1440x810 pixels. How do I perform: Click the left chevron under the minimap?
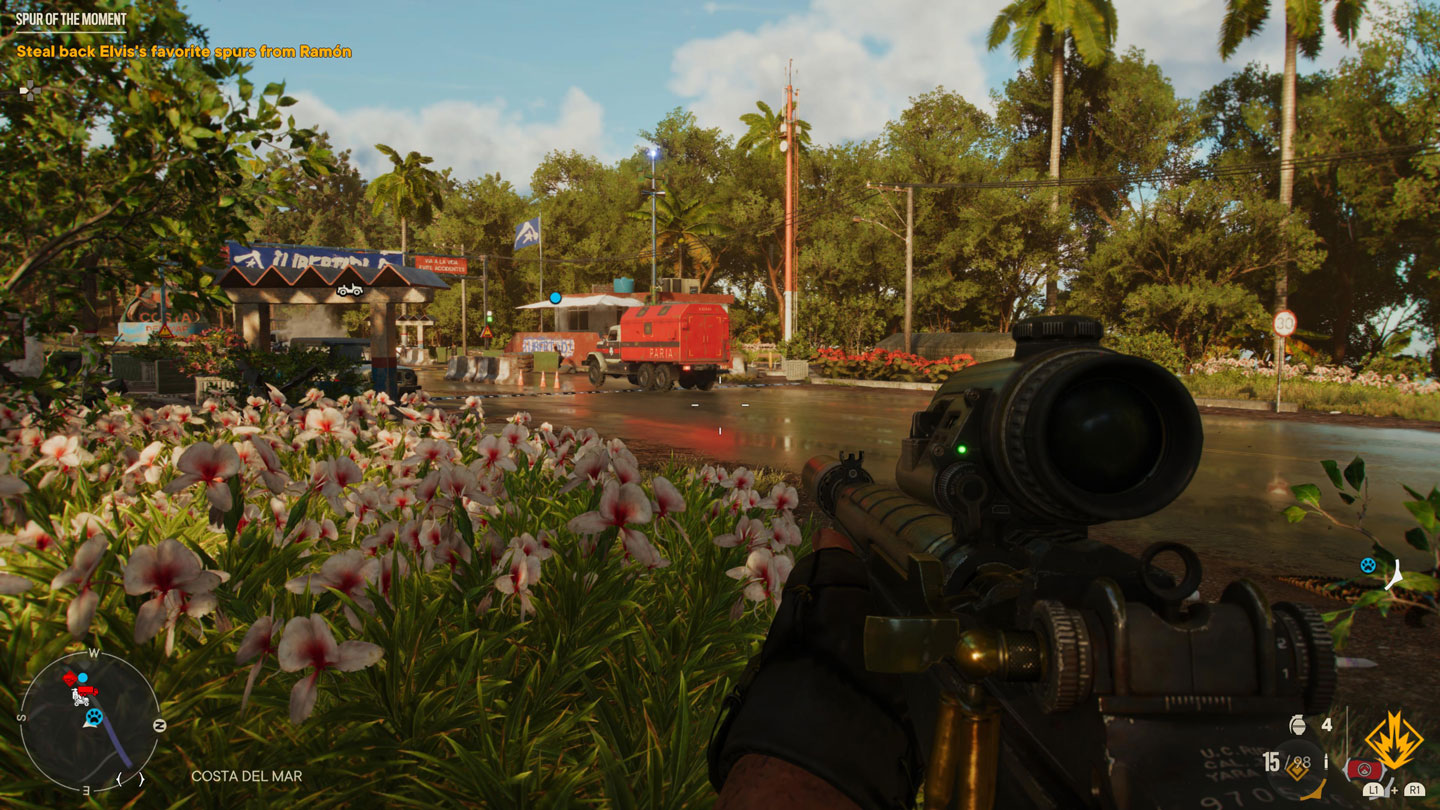(x=120, y=779)
